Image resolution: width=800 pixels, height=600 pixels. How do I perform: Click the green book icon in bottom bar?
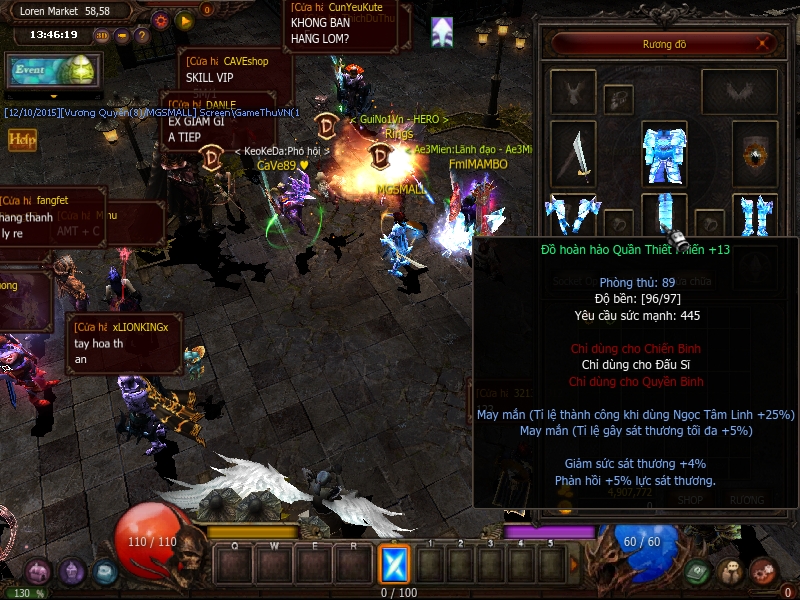point(699,572)
